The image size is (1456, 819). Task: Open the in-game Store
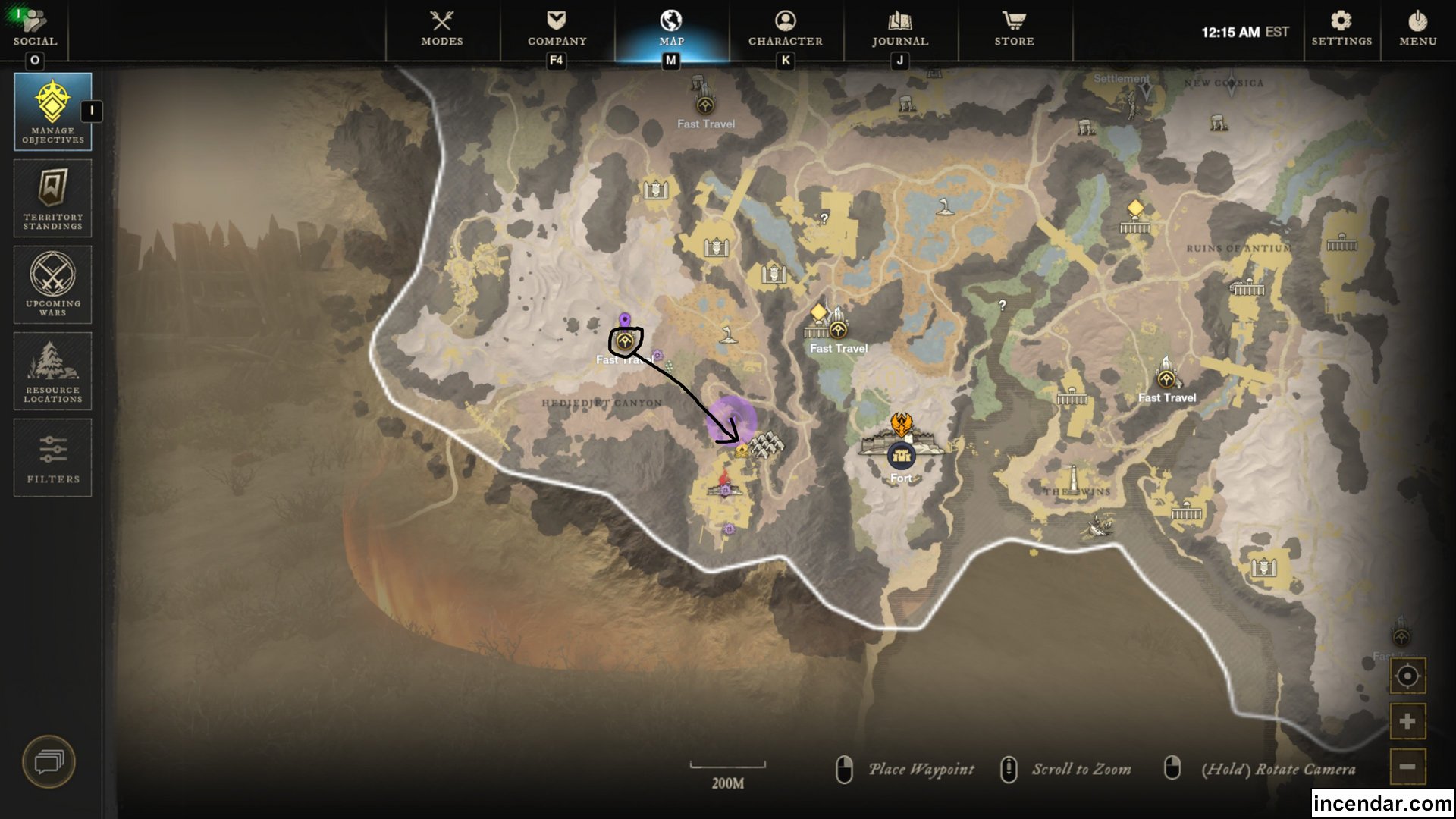coord(1014,29)
